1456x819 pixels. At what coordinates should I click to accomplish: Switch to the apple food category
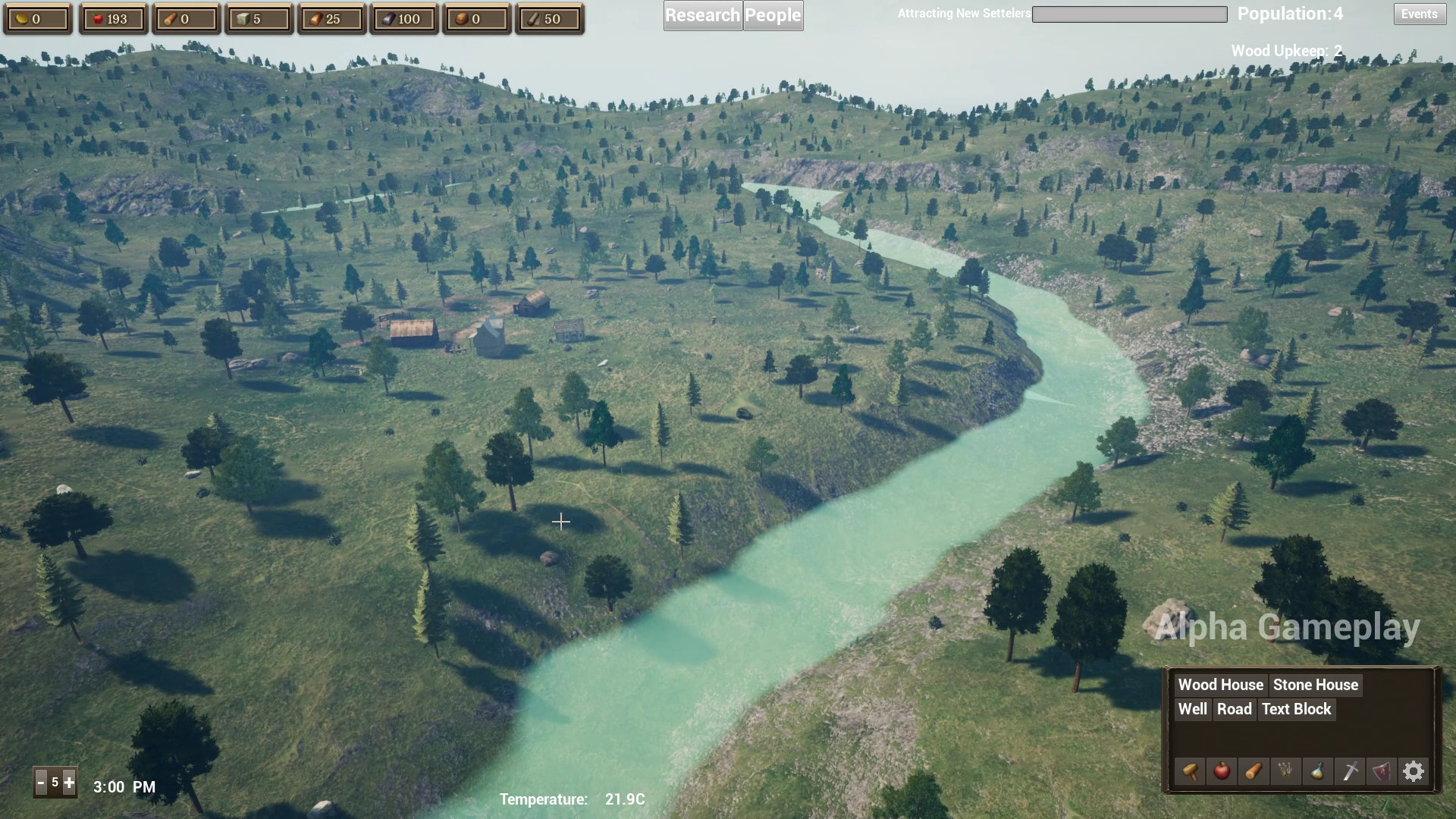1222,771
